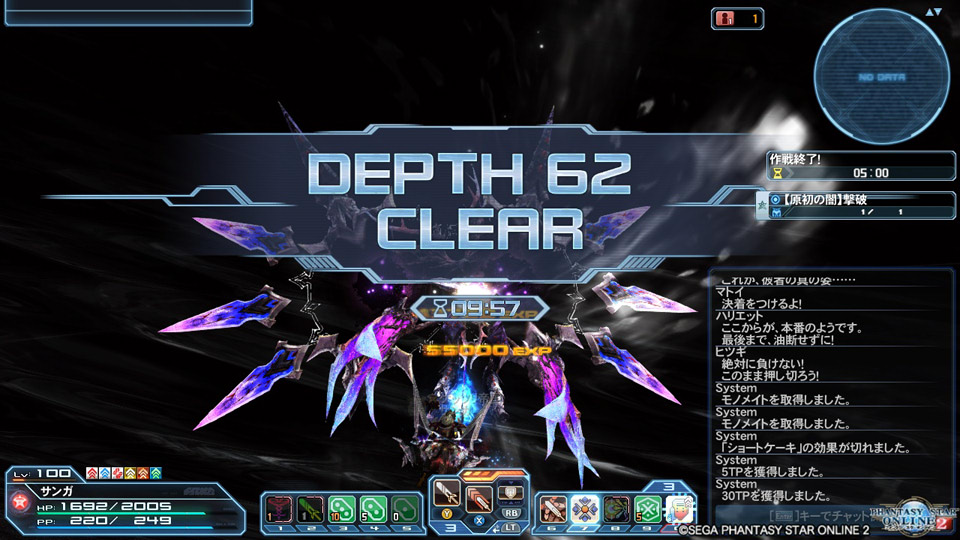The image size is (960, 540).
Task: Activate the X-button orange chevron photon art
Action: tap(478, 499)
